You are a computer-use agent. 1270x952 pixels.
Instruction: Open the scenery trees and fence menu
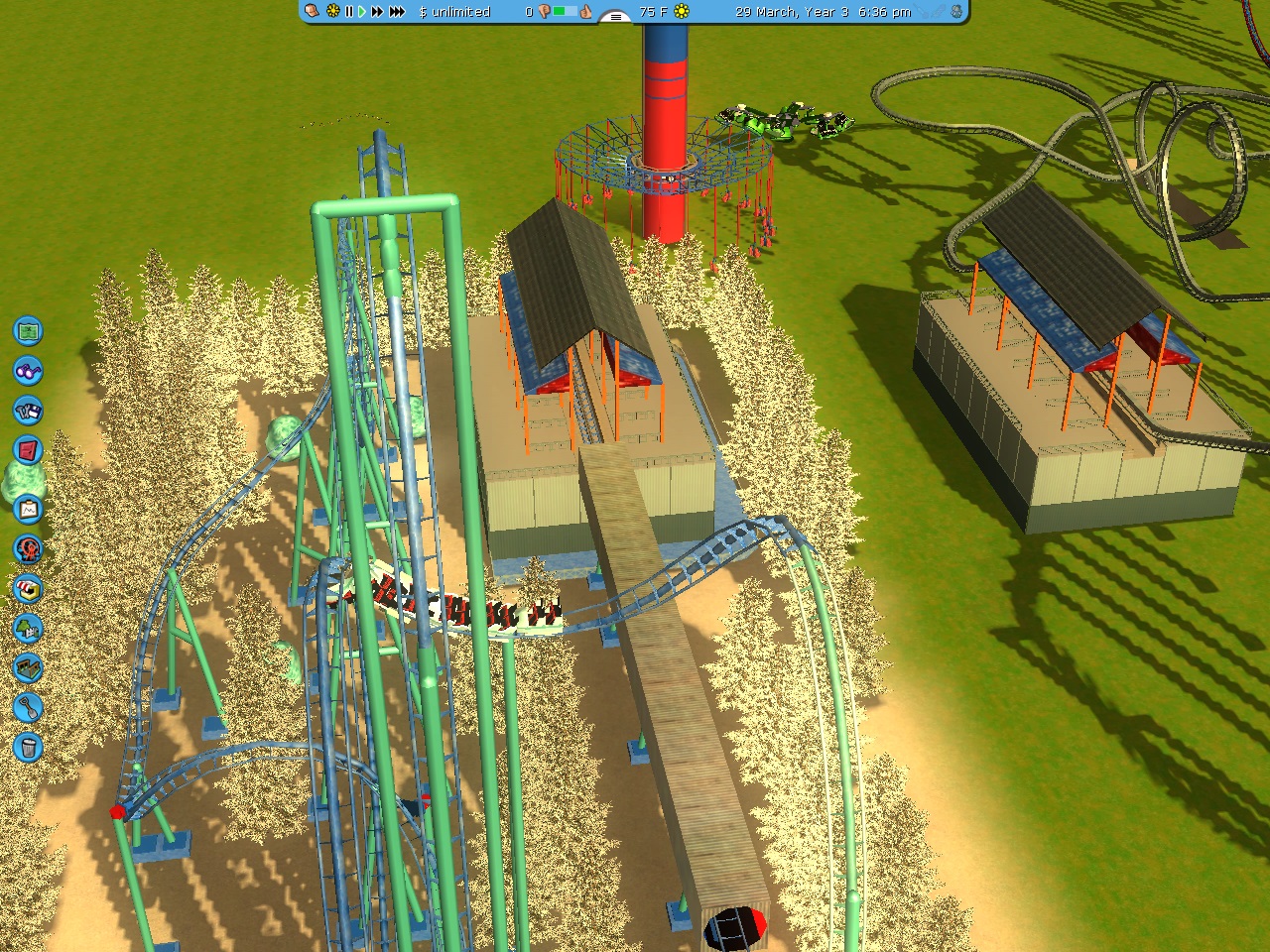pos(29,628)
